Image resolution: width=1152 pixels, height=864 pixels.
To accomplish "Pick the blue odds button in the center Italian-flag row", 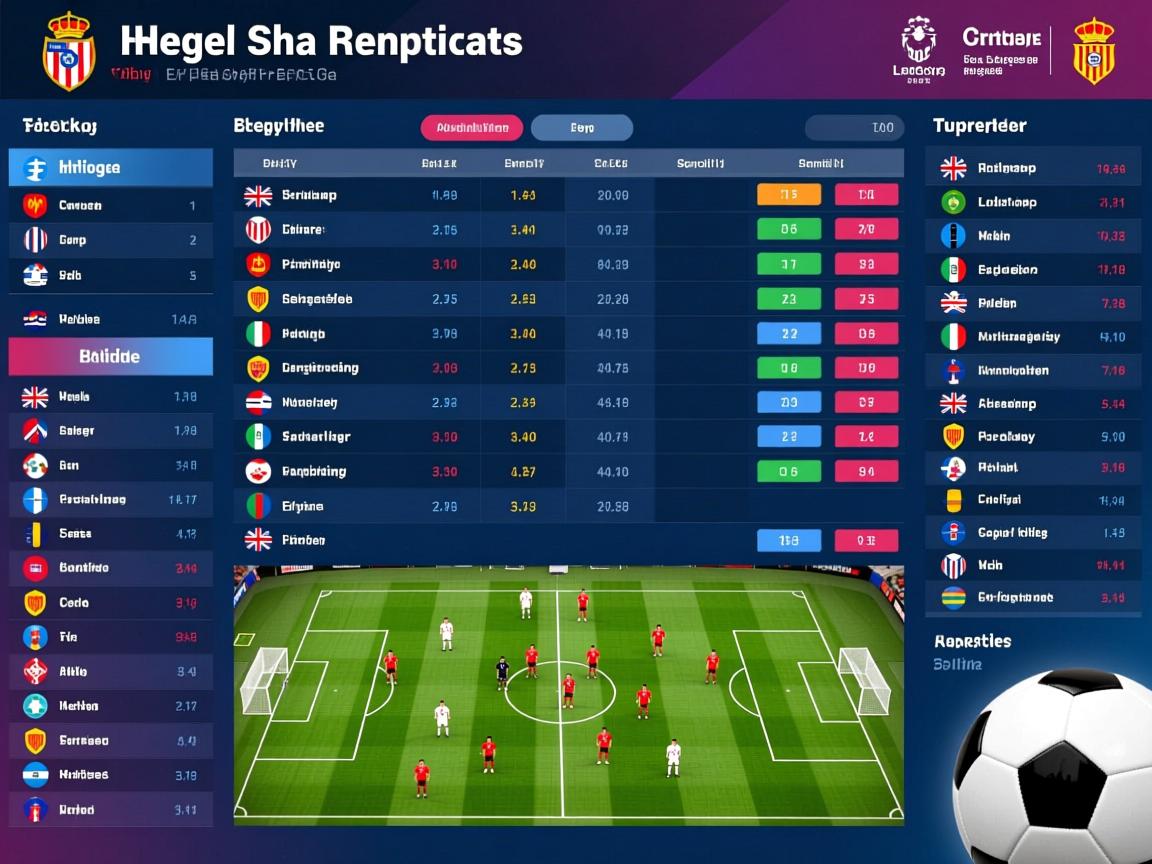I will 789,334.
